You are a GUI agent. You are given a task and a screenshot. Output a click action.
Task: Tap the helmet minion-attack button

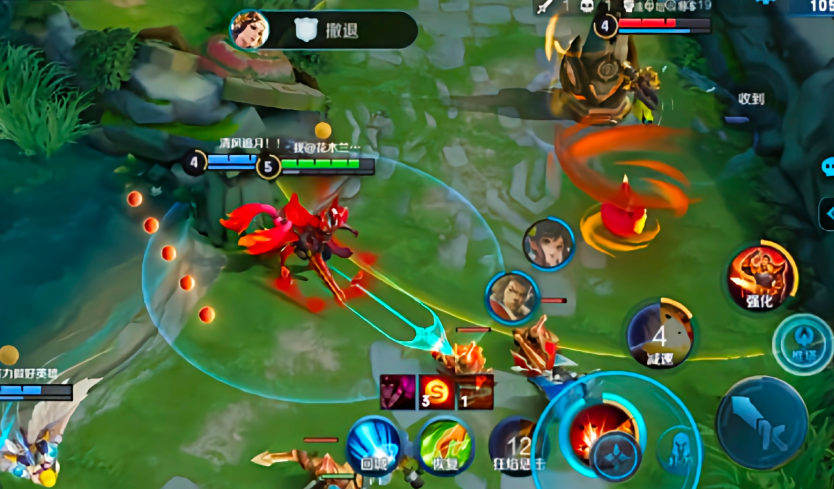pyautogui.click(x=679, y=450)
